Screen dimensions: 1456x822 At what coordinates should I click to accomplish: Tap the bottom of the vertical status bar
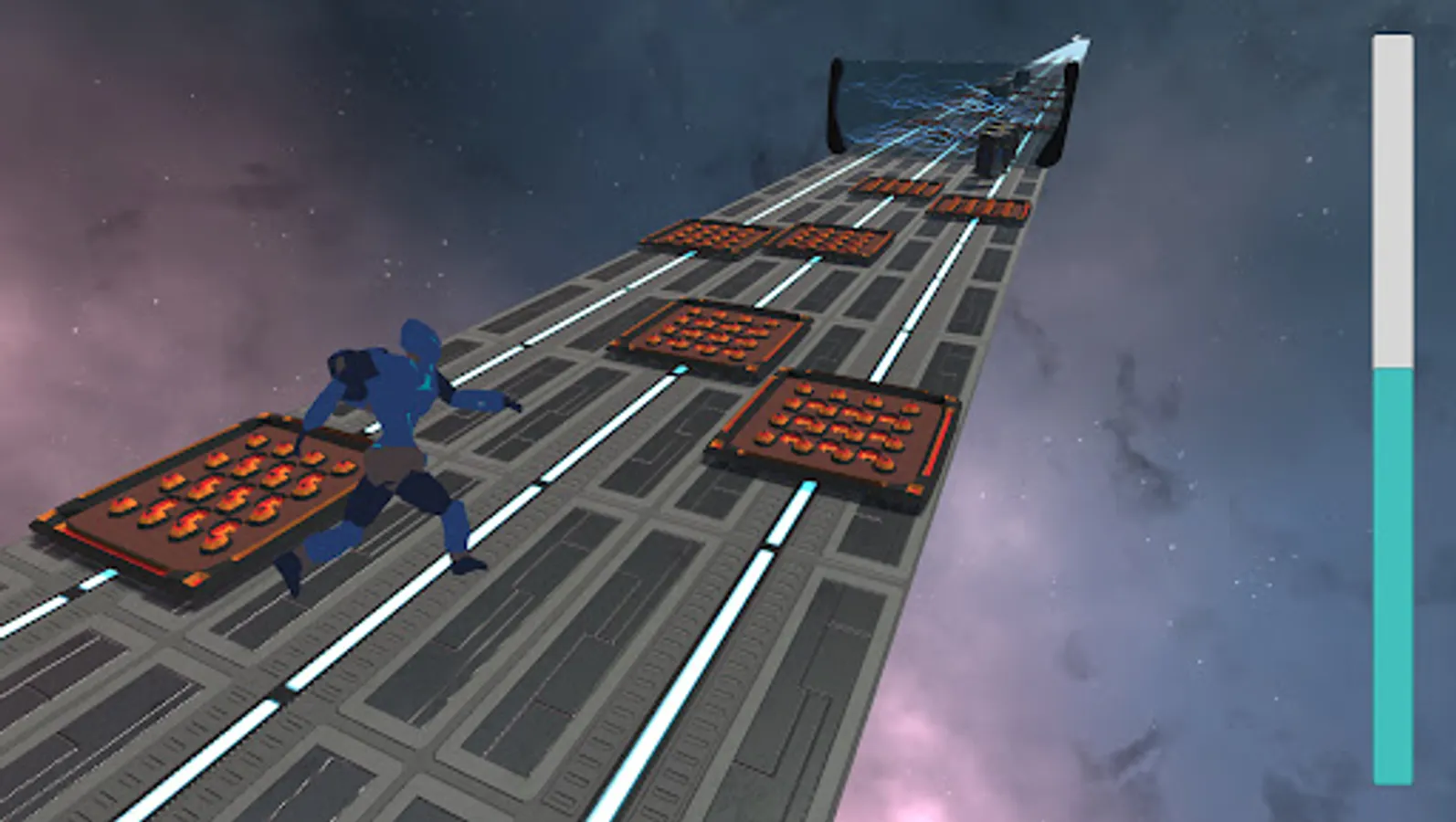1388,785
